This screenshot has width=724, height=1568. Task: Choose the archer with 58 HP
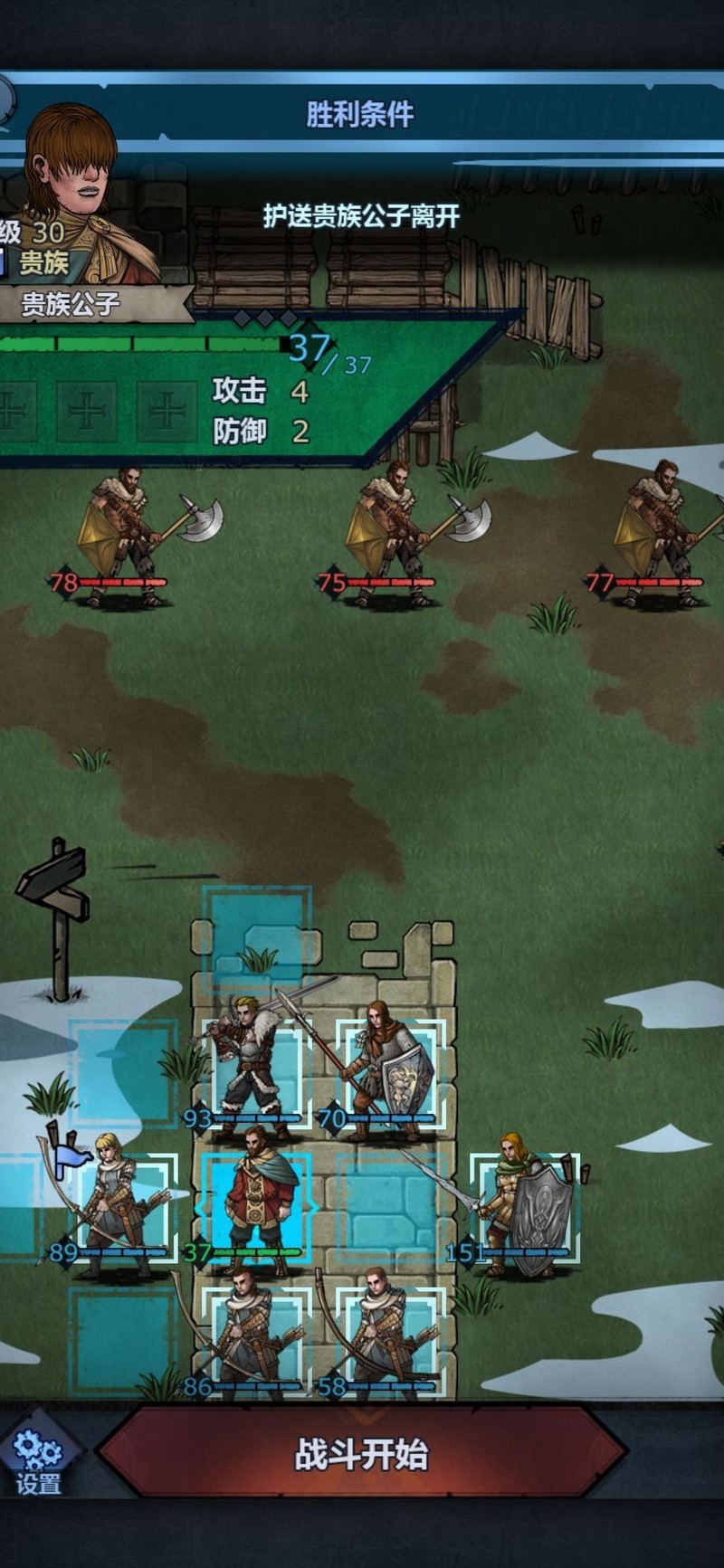coord(389,1335)
